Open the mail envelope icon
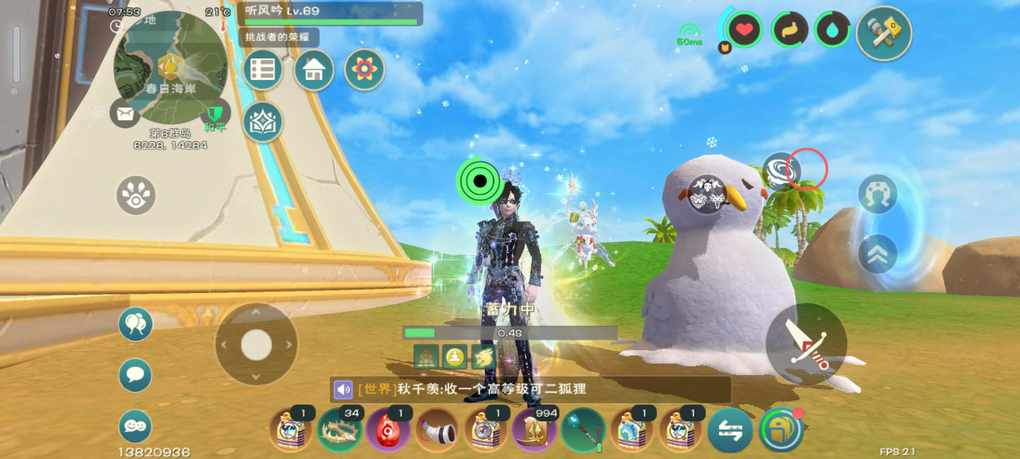Image resolution: width=1020 pixels, height=459 pixels. [x=125, y=114]
